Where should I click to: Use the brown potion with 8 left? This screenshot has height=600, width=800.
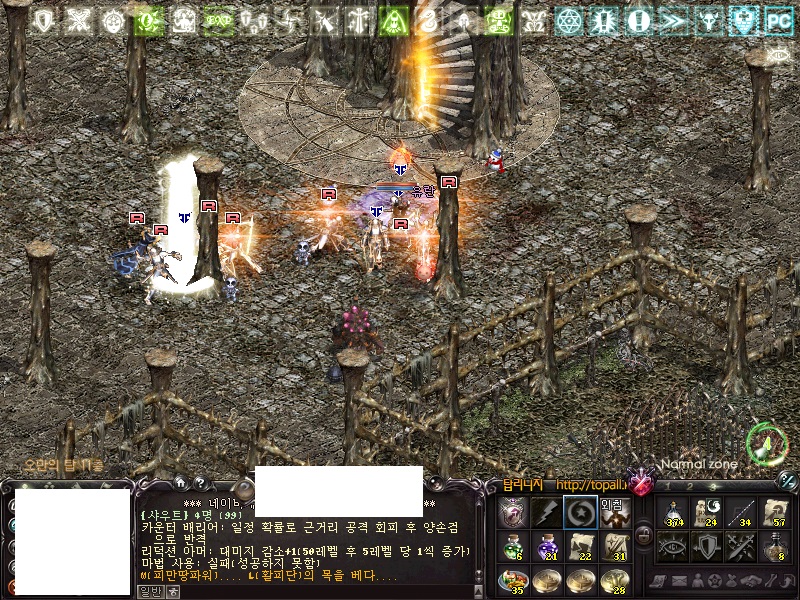[773, 546]
